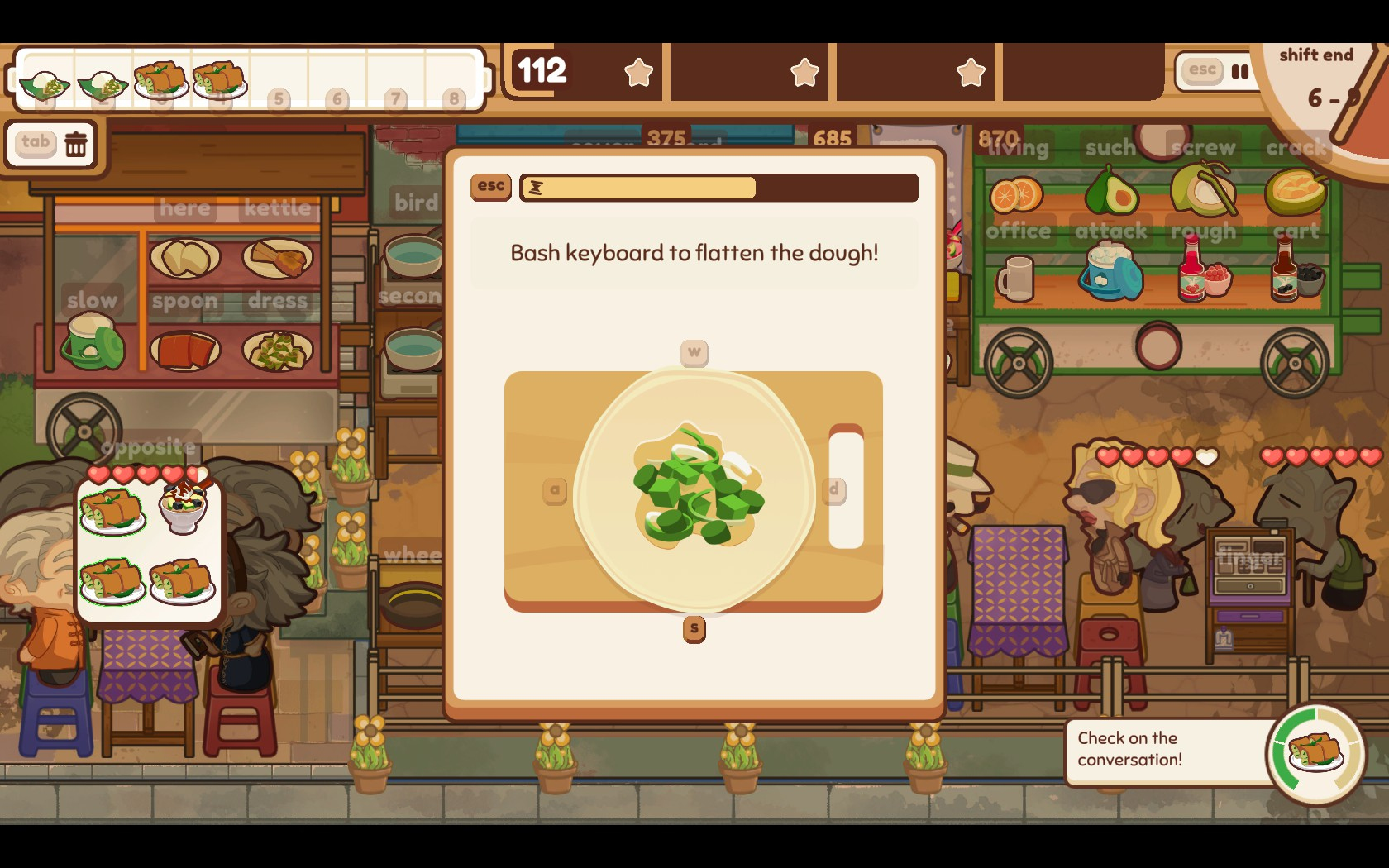This screenshot has width=1389, height=868.
Task: Pause the game with the pause button
Action: click(1239, 71)
